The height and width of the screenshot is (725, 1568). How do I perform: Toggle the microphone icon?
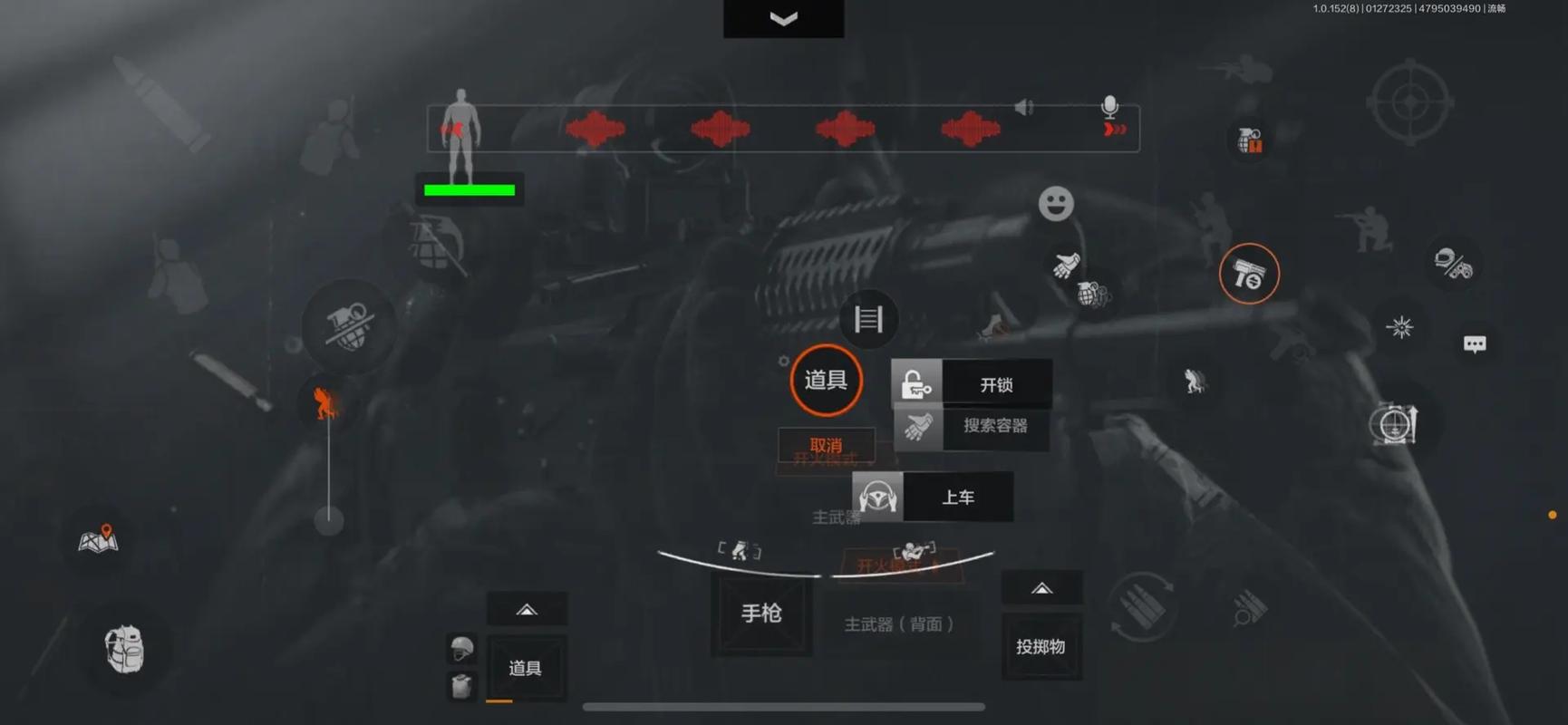tap(1109, 108)
